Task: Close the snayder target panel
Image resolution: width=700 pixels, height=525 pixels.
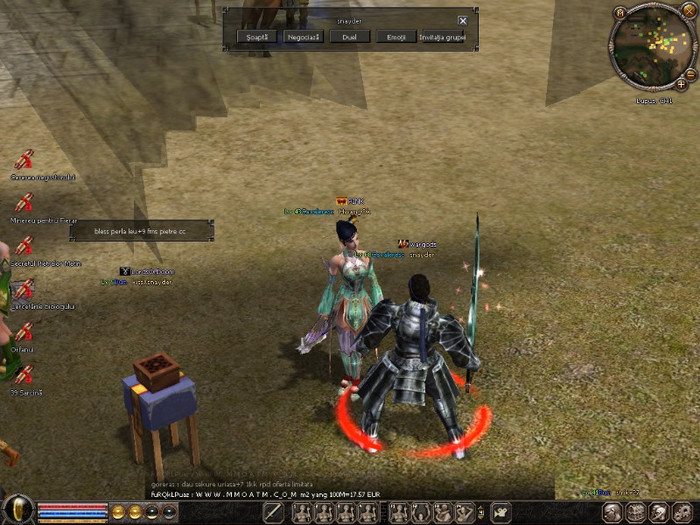Action: click(462, 20)
